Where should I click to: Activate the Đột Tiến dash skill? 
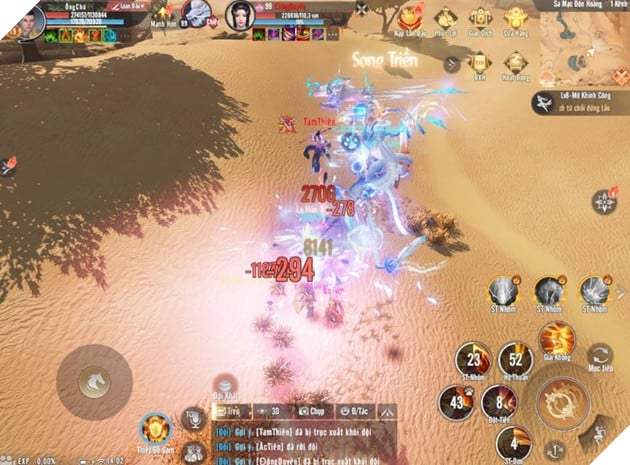click(494, 405)
